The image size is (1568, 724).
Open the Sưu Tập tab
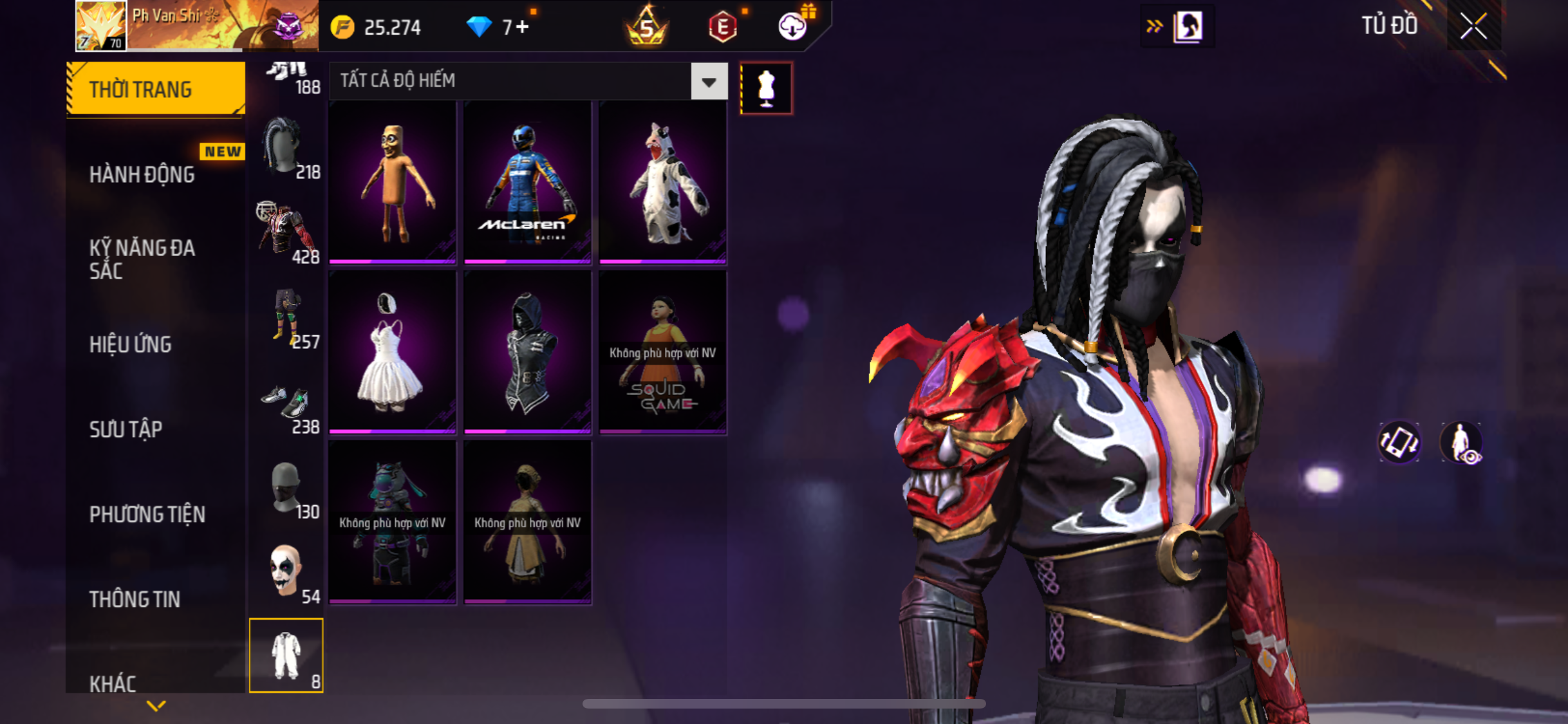coord(126,429)
